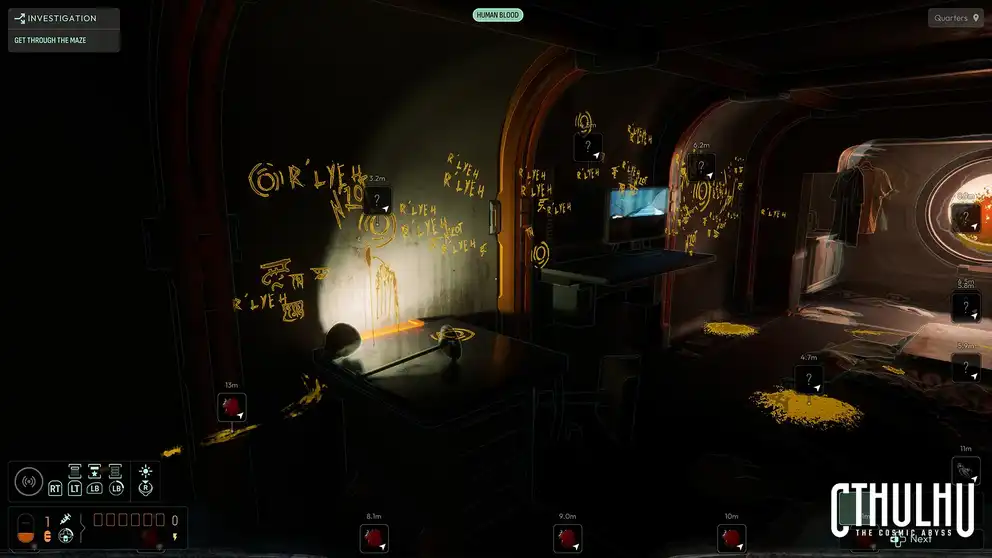This screenshot has height=558, width=992.
Task: Select the Human Blood scan tag
Action: tap(498, 15)
